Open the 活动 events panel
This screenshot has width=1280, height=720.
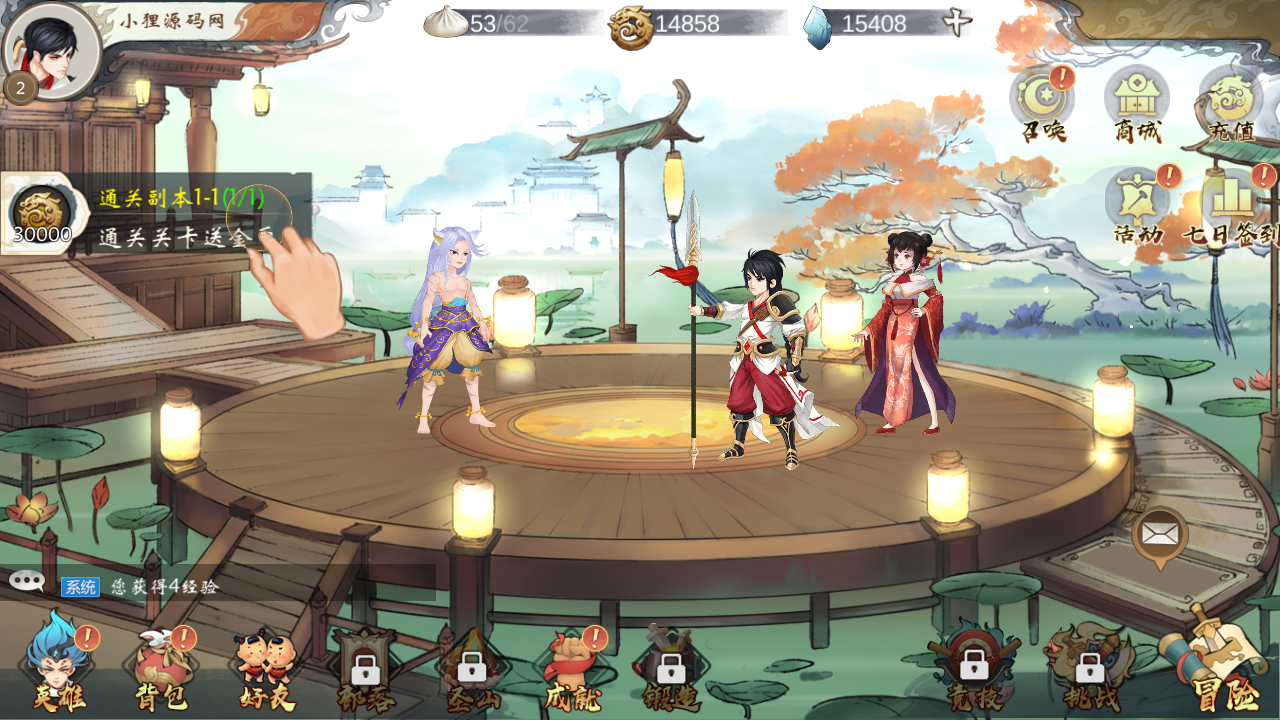click(x=1138, y=205)
